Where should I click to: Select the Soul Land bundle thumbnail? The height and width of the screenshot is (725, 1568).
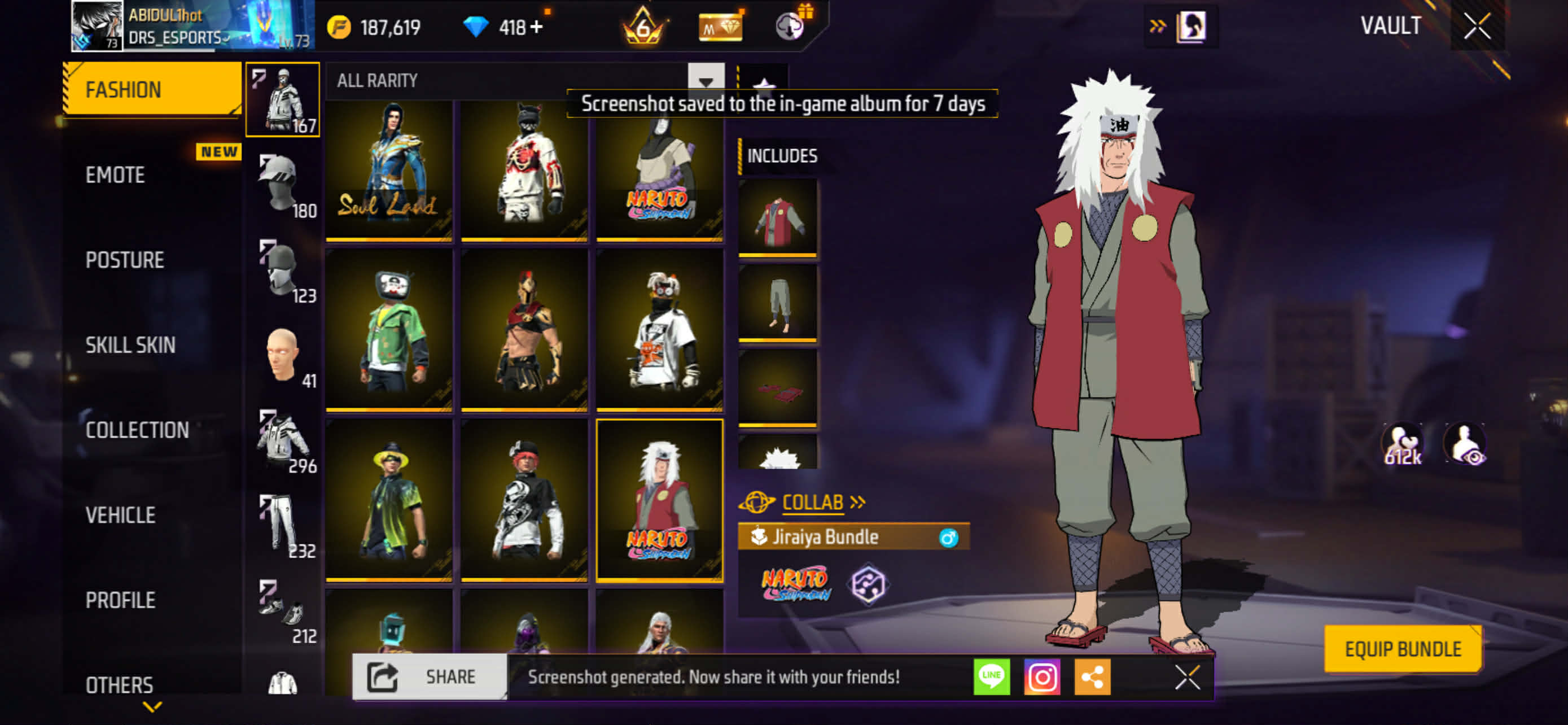point(389,170)
